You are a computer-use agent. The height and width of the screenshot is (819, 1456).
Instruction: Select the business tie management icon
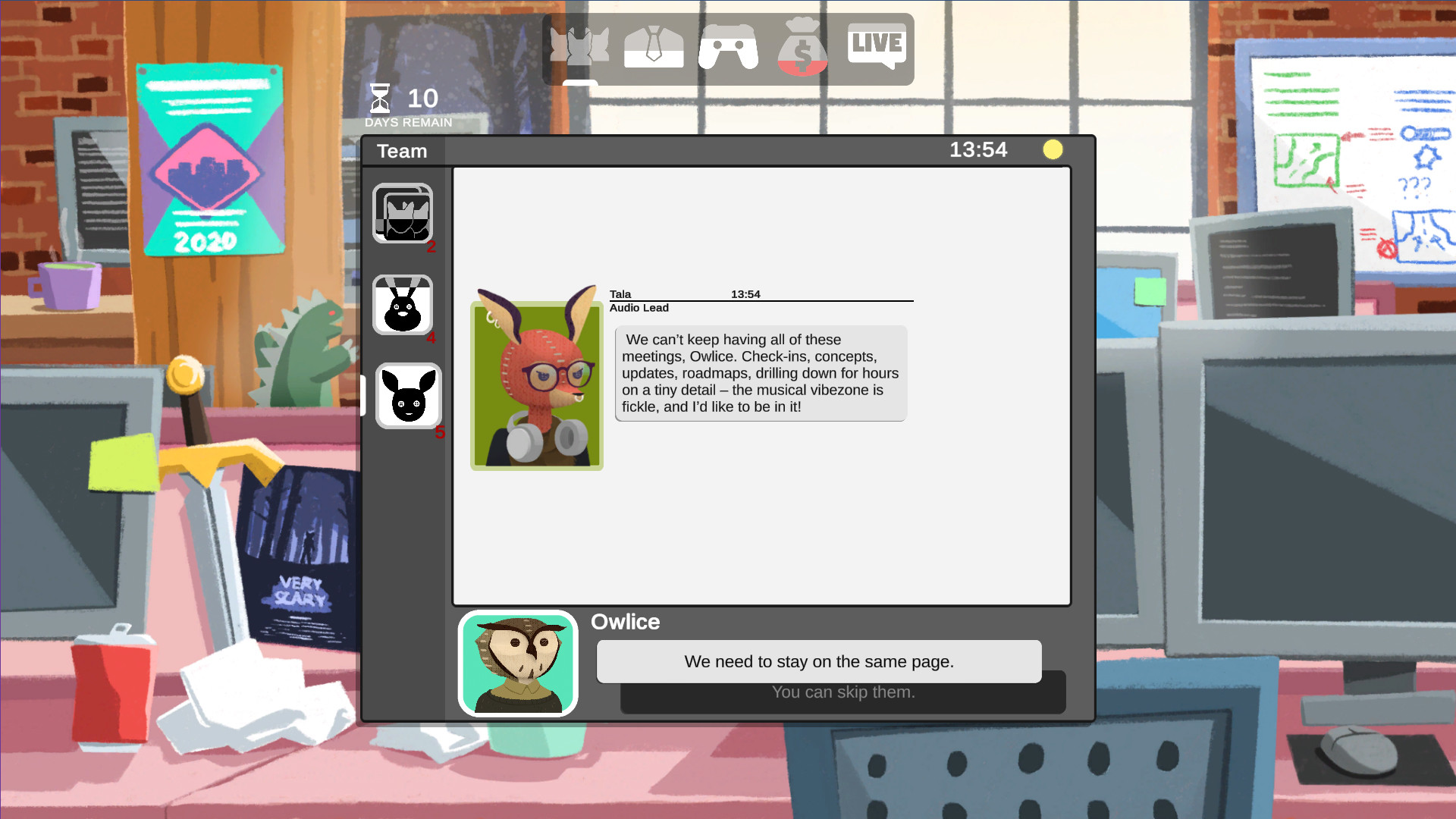tap(654, 47)
